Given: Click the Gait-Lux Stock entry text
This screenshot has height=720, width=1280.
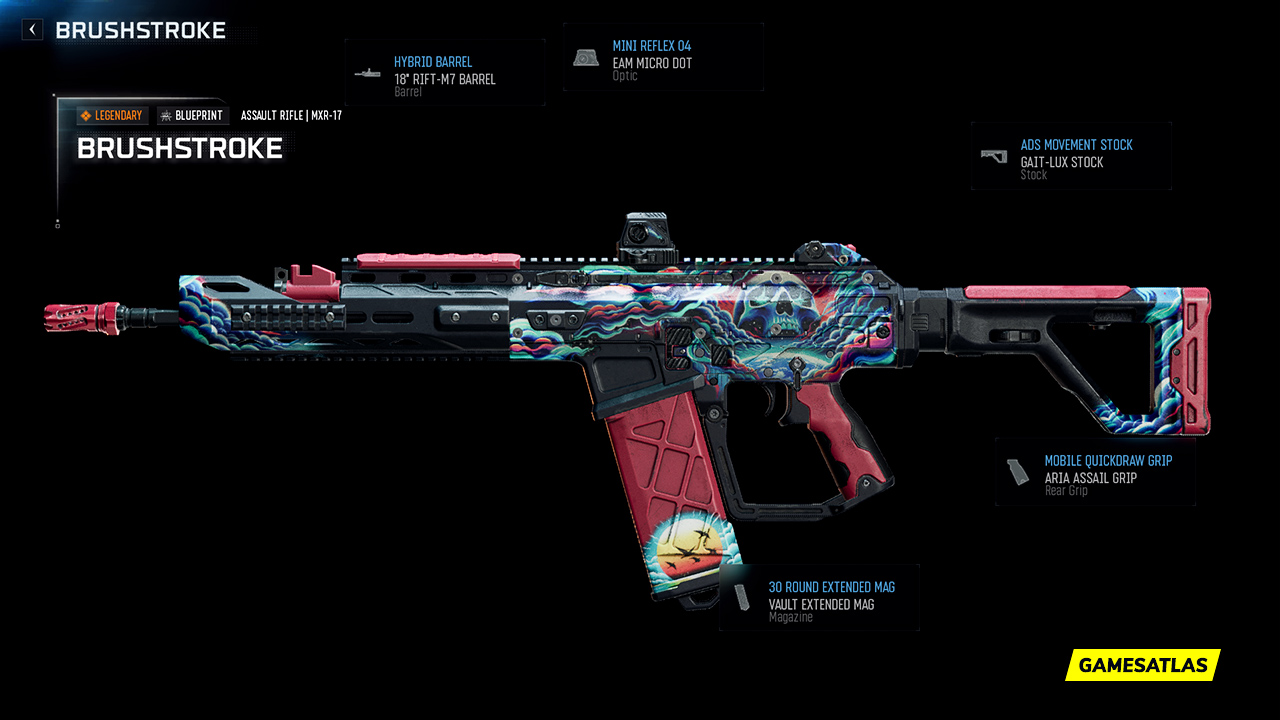Looking at the screenshot, I should pyautogui.click(x=1061, y=161).
